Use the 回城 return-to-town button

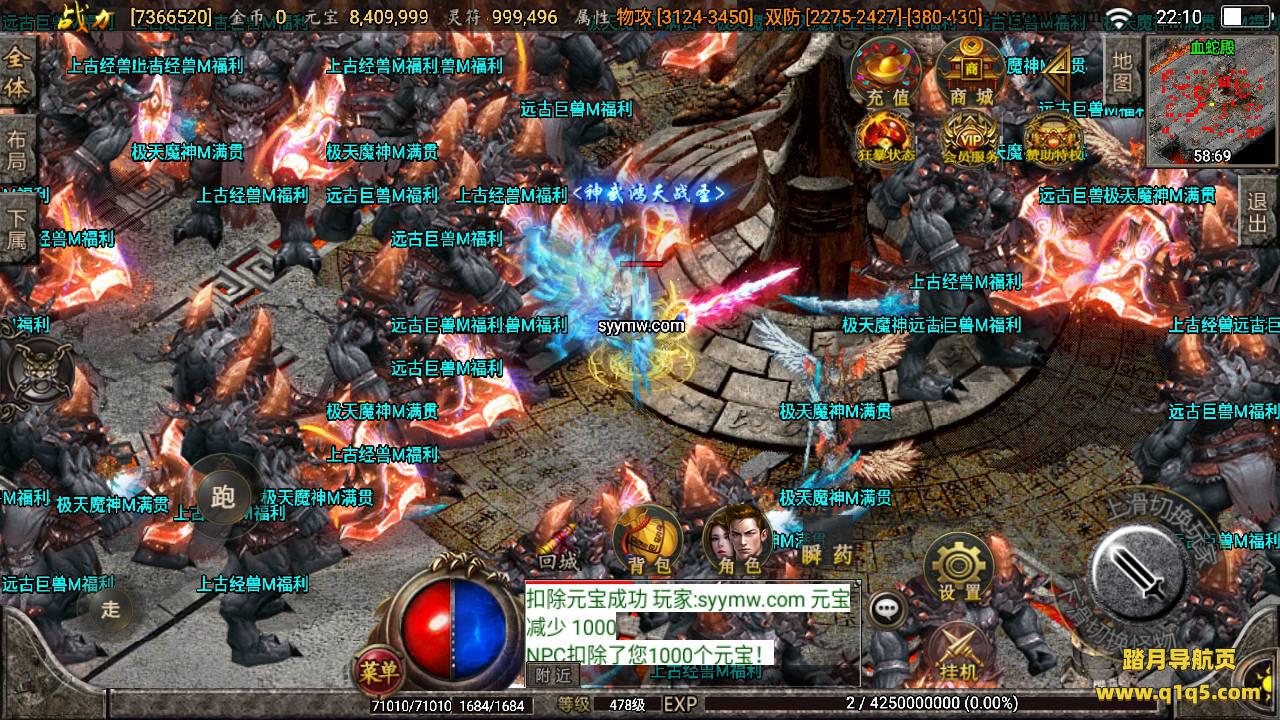558,560
